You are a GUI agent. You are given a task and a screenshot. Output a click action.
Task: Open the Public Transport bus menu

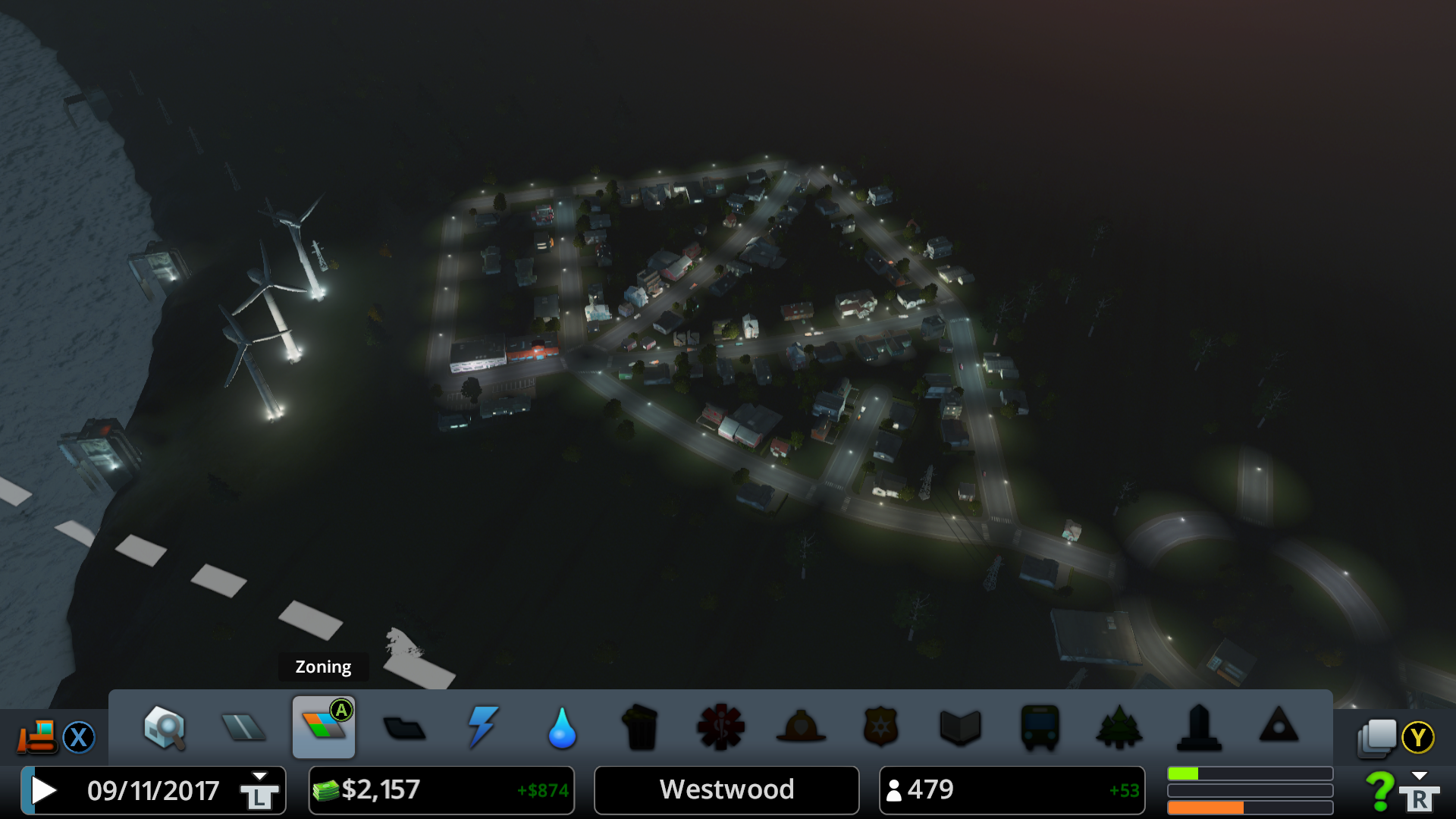1040,728
